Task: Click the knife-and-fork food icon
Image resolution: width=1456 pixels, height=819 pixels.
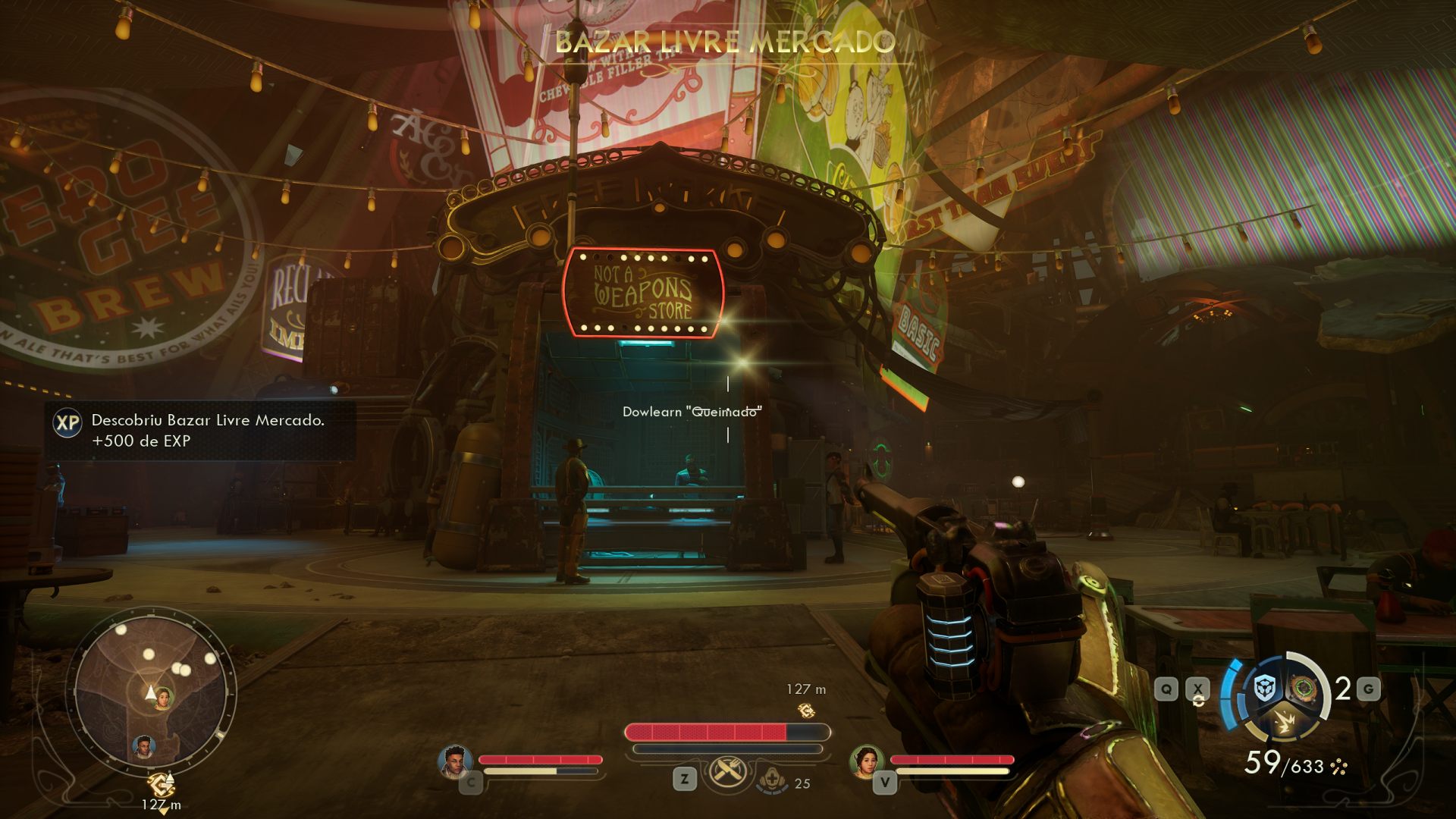Action: (x=727, y=772)
